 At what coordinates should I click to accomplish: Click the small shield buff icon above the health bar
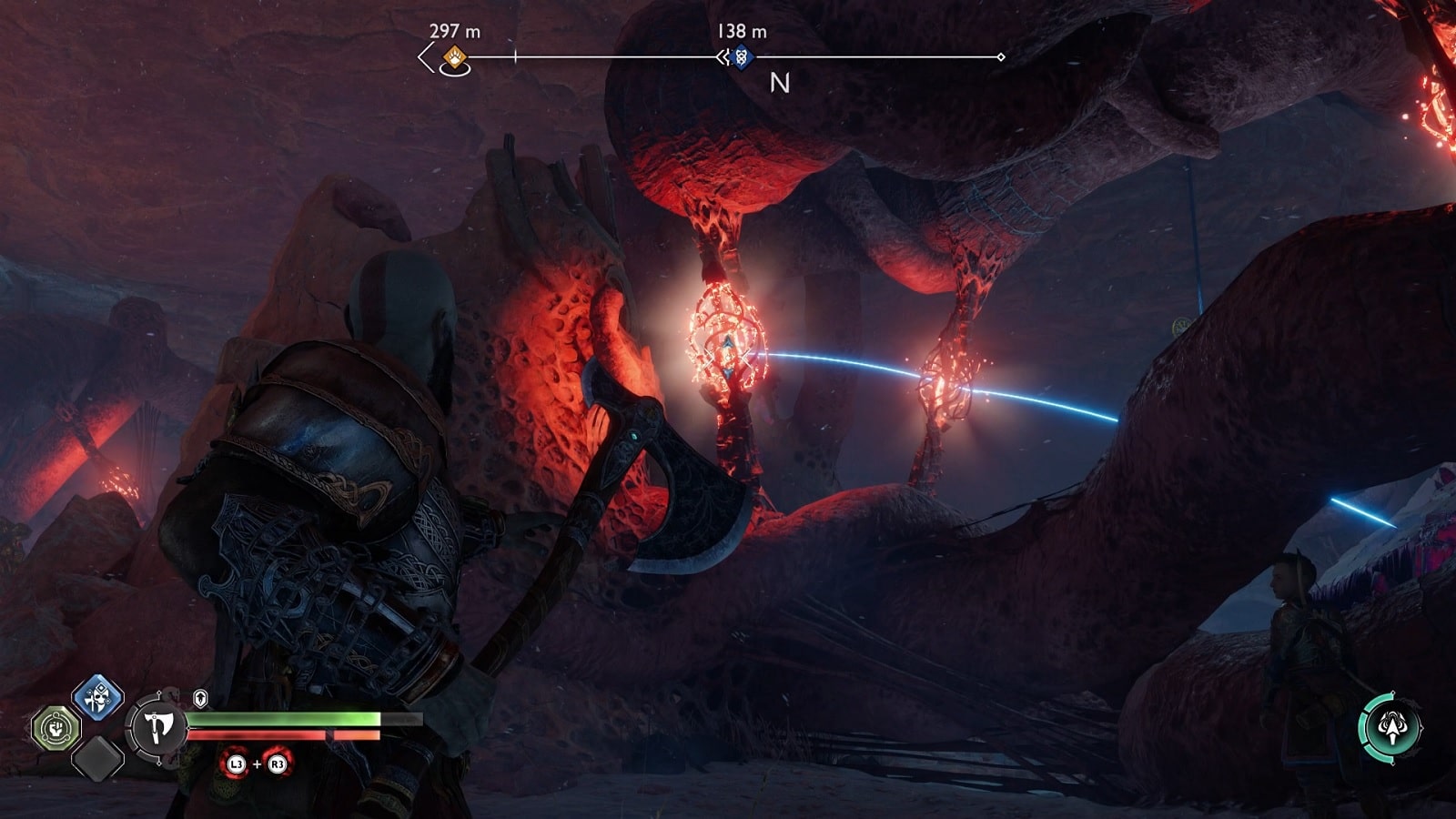(200, 698)
